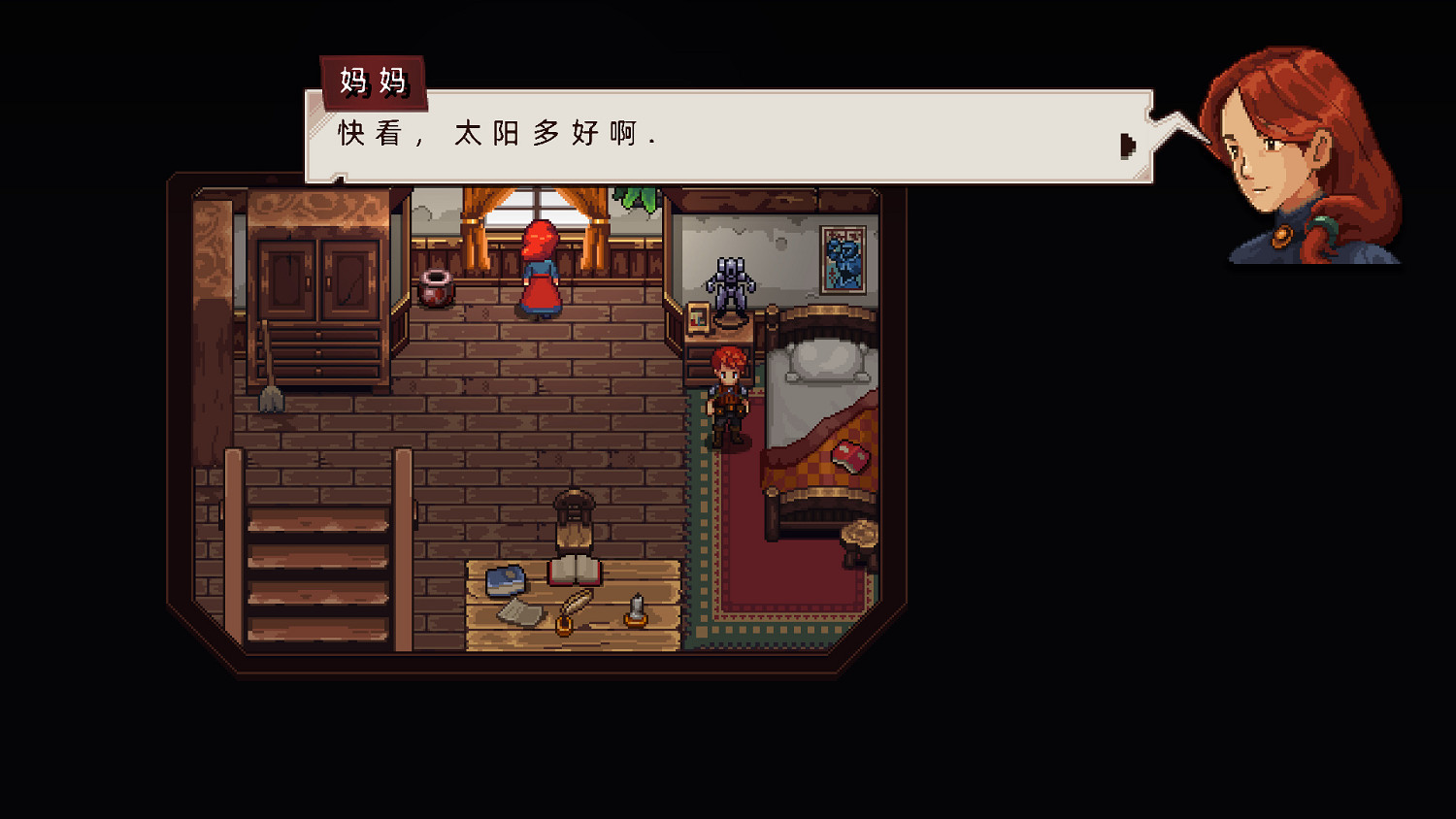Click the purple vase beside the window

coord(434,288)
